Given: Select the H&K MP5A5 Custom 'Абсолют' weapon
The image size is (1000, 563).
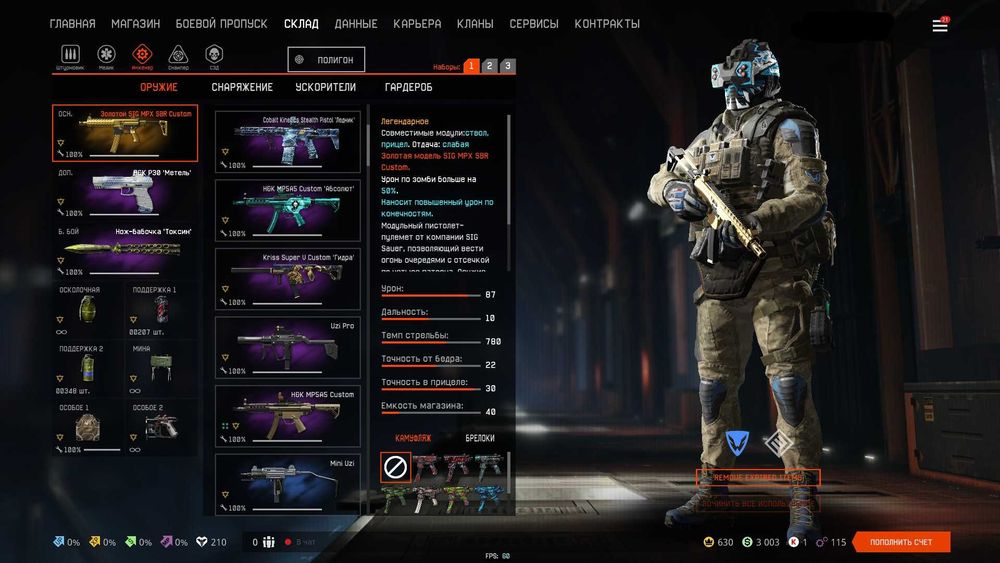Looking at the screenshot, I should [288, 210].
